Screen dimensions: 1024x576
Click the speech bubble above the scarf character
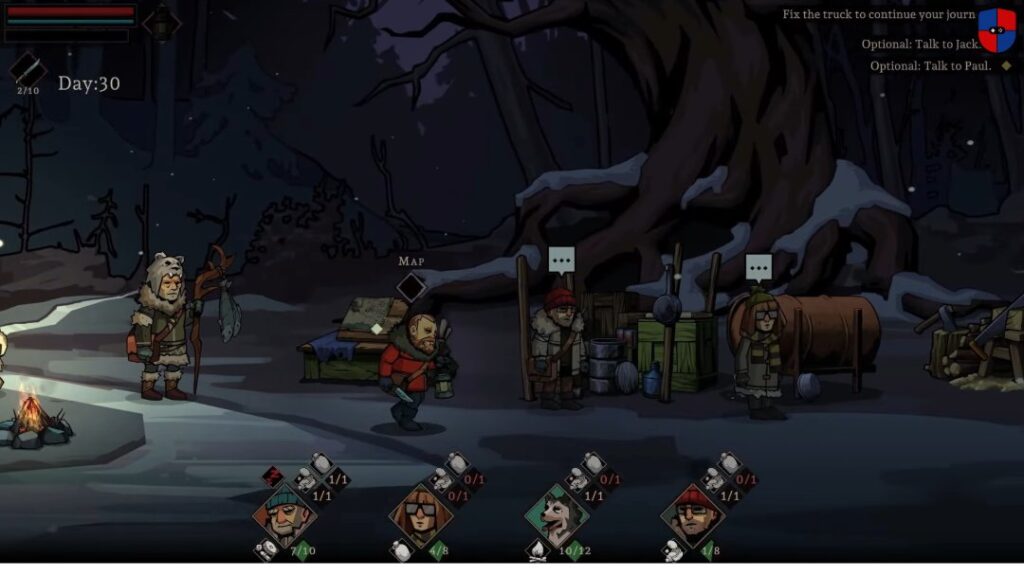tap(759, 267)
